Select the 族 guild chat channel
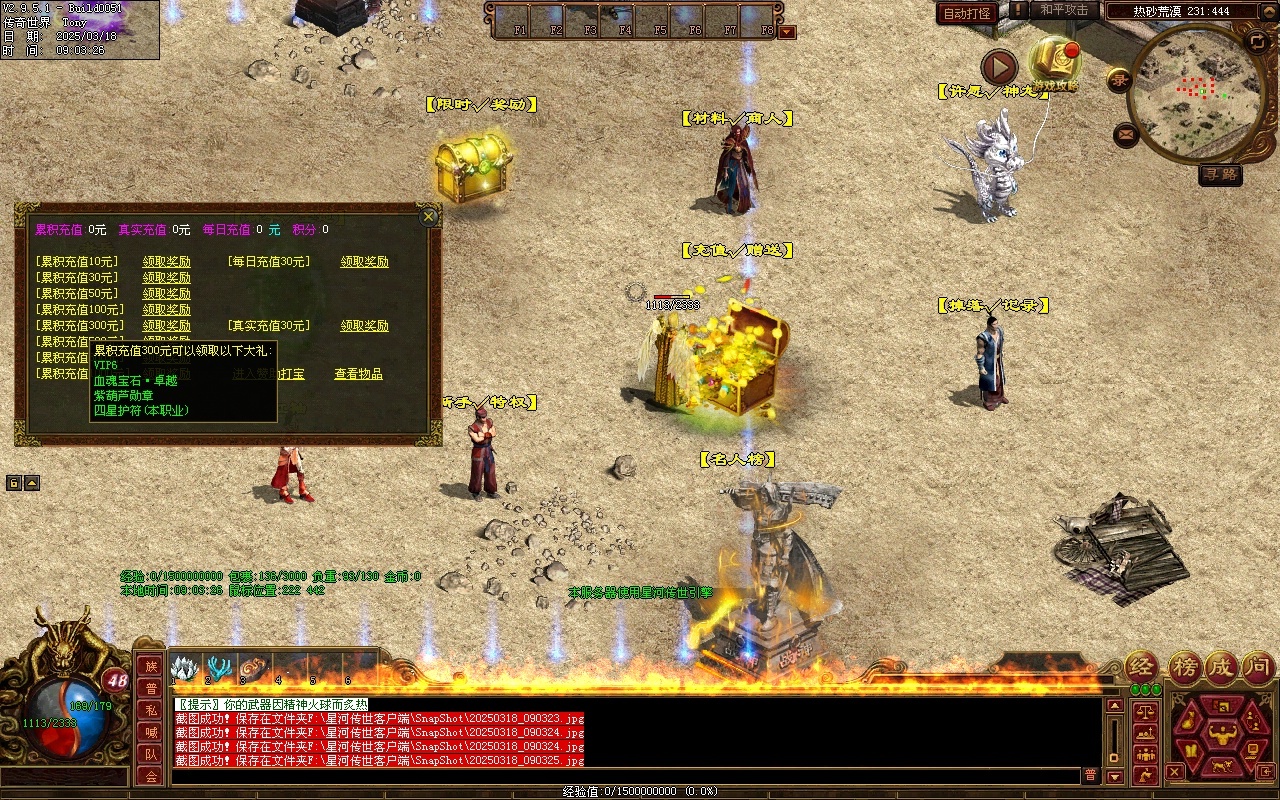The image size is (1280, 800). pos(151,666)
